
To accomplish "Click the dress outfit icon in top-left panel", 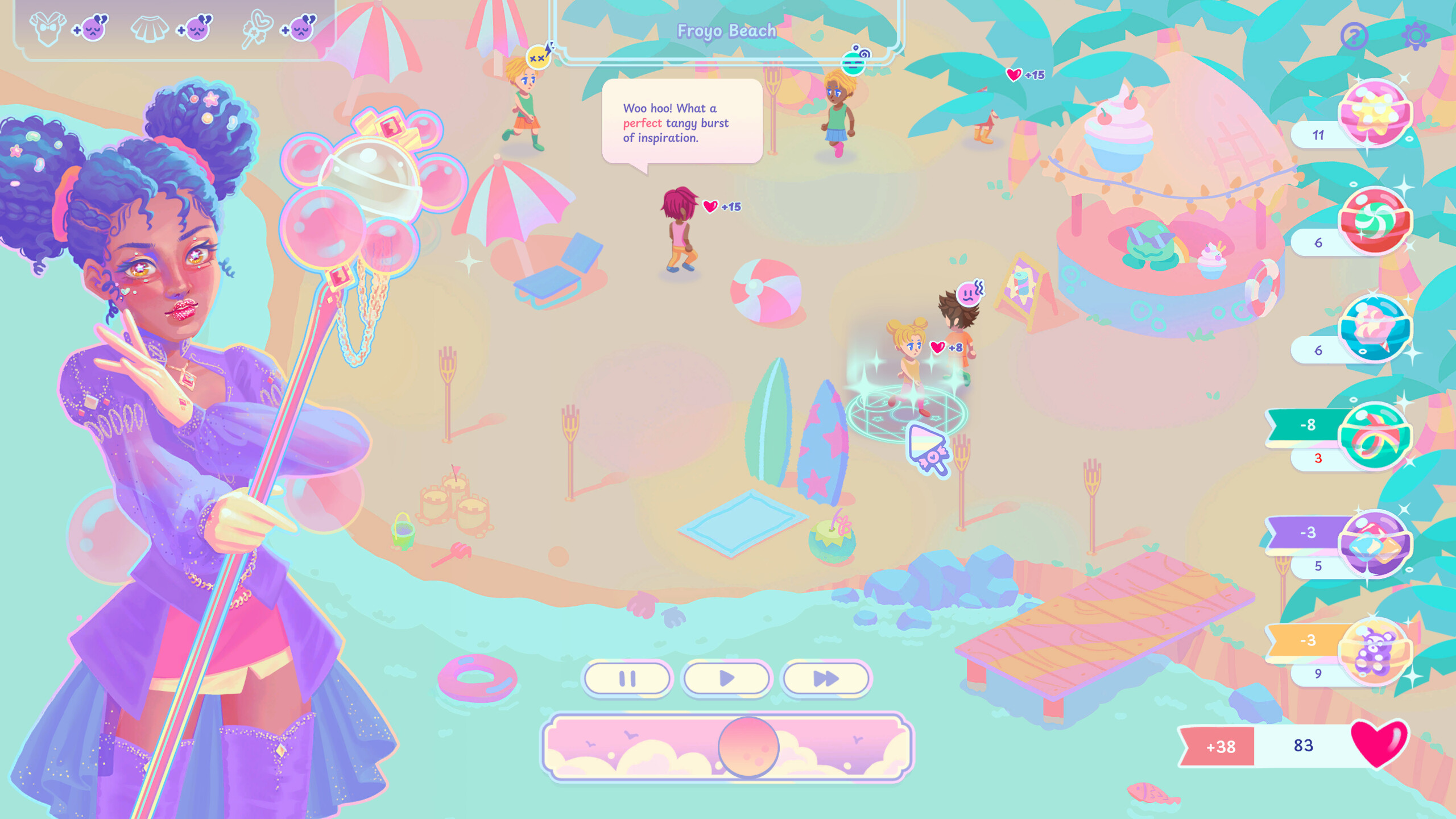I will click(48, 27).
